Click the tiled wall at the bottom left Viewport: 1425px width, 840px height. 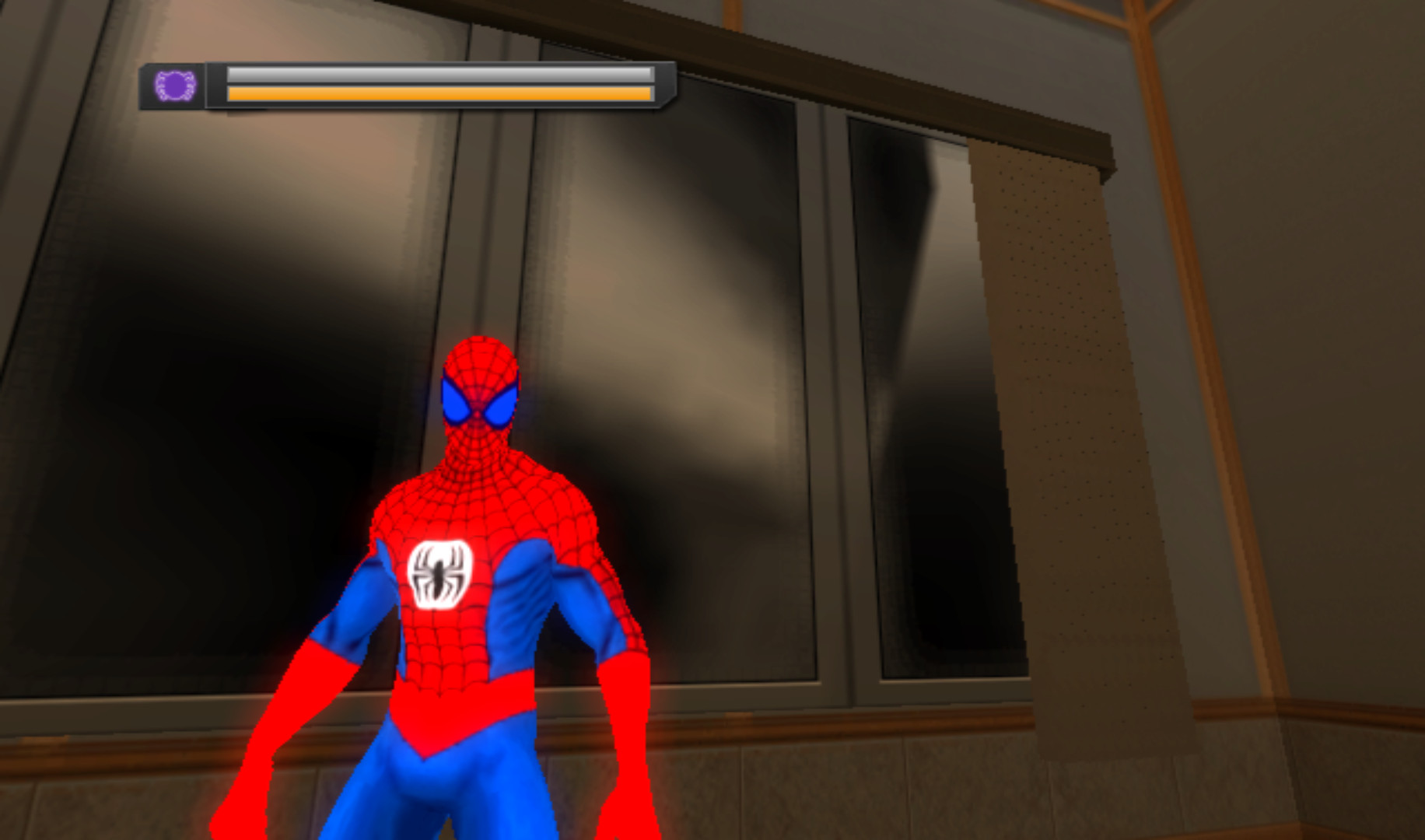[x=117, y=809]
